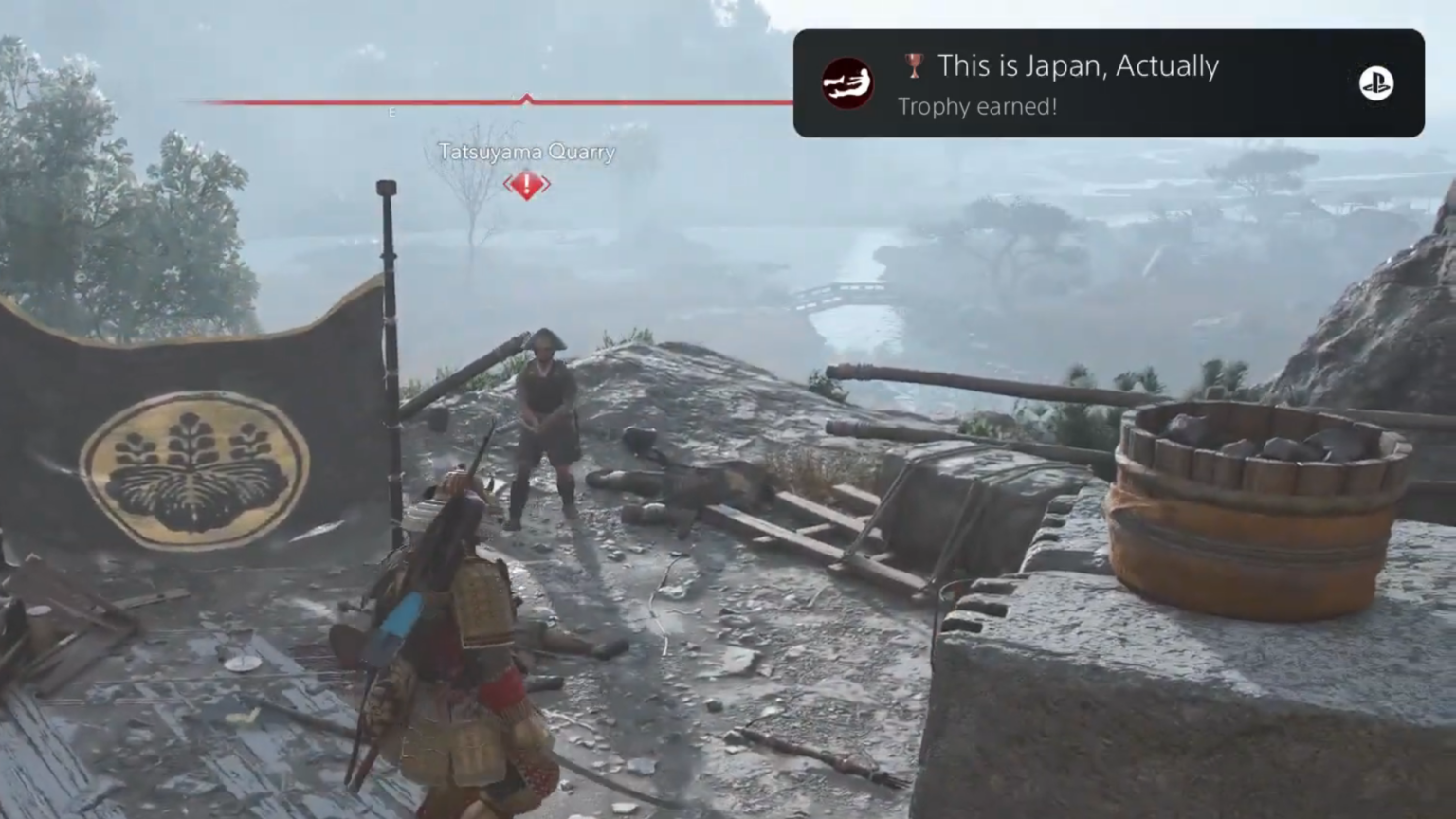The width and height of the screenshot is (1456, 819).
Task: Click the PlayStation logo in the notification
Action: click(1375, 83)
